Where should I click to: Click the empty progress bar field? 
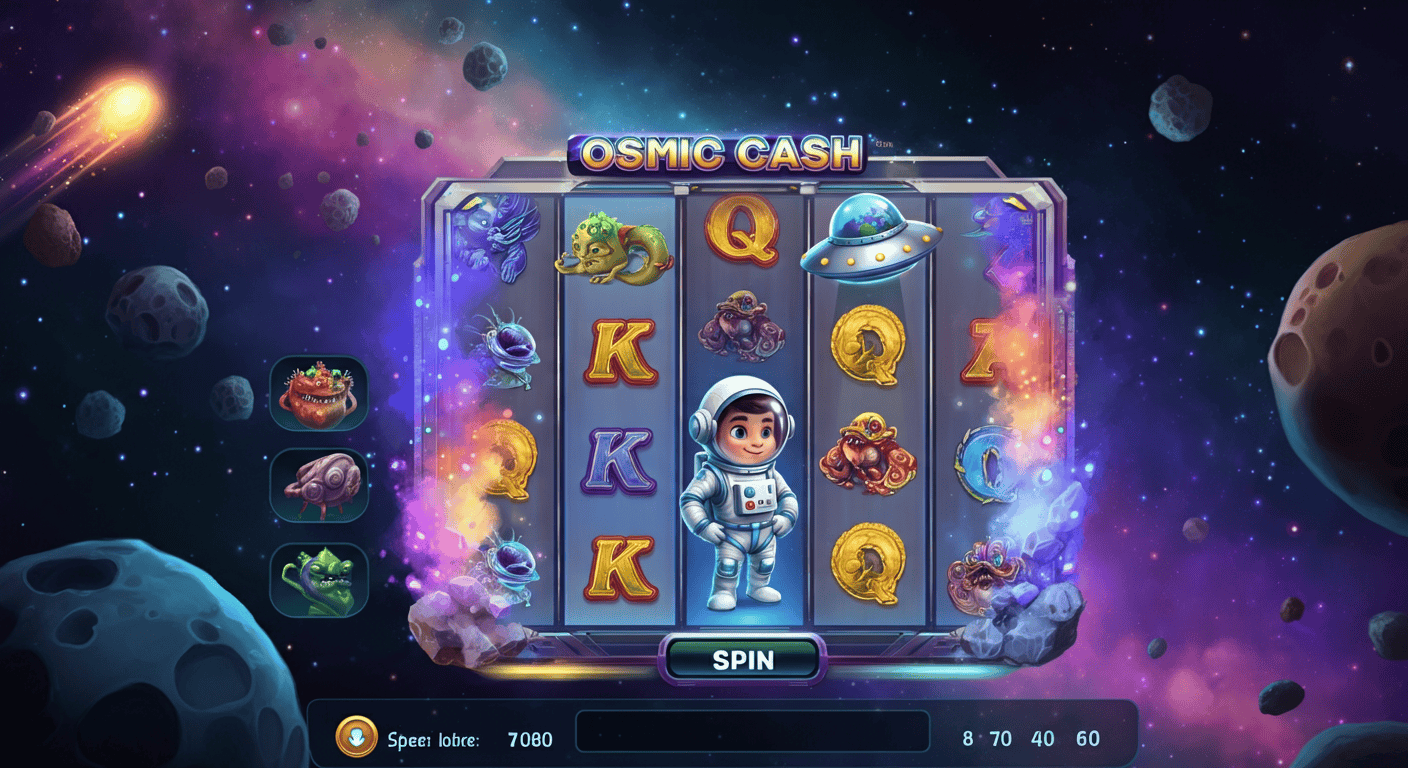pos(752,732)
